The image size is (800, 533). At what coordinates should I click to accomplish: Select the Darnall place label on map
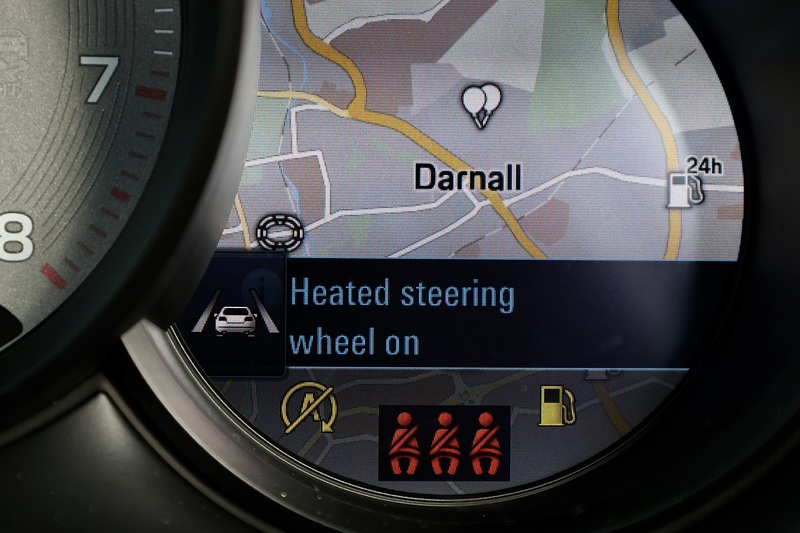(x=468, y=178)
